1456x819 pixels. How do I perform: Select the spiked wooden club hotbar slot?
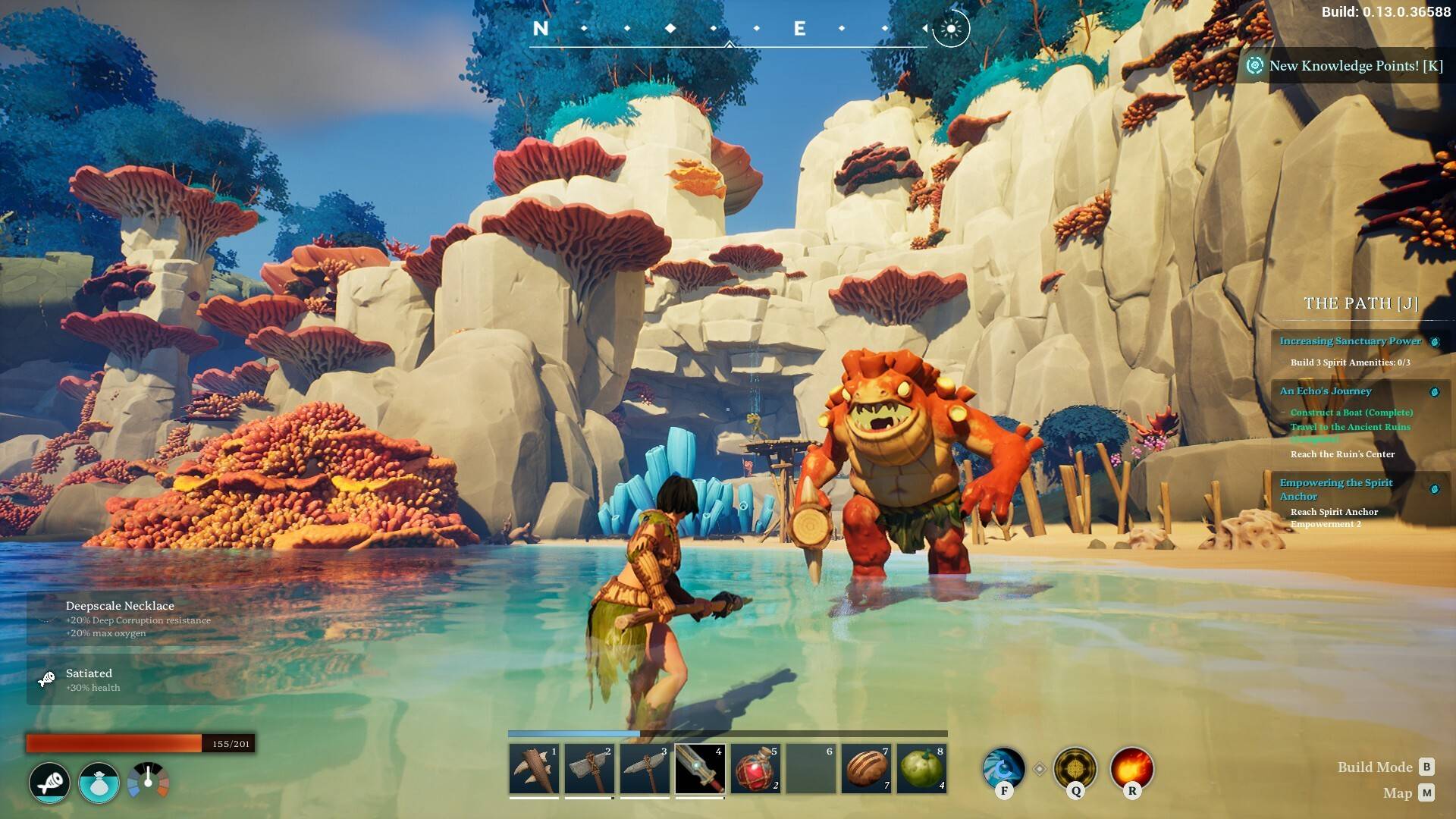[534, 769]
